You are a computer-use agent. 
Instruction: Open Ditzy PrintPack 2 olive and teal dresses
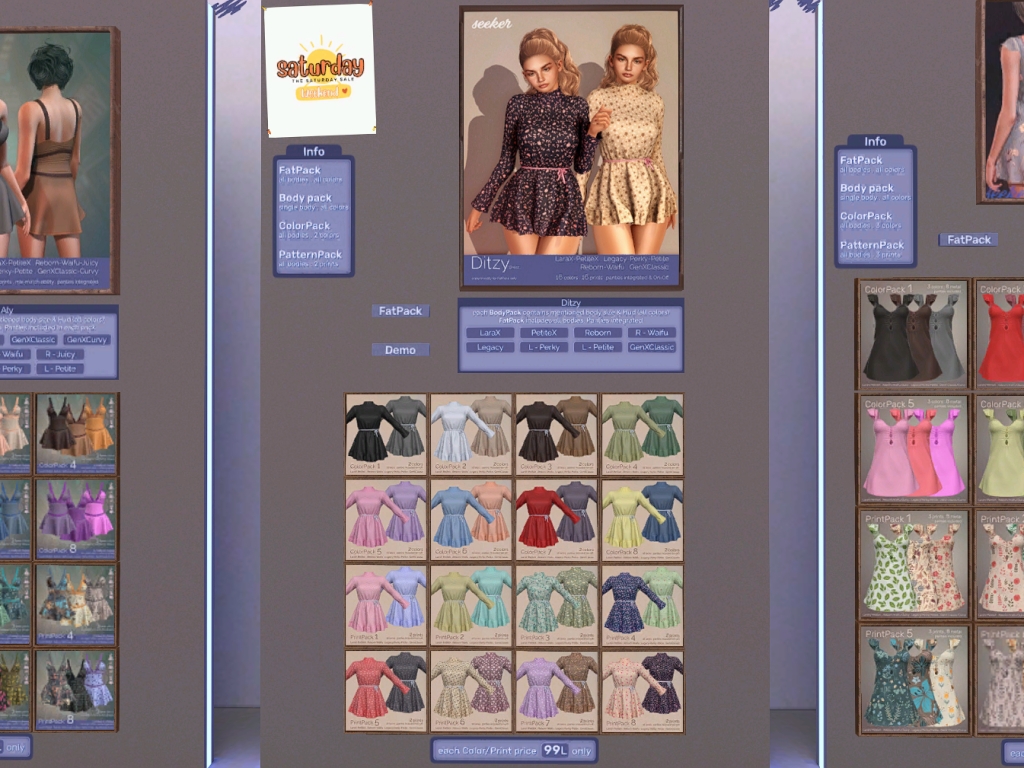(x=471, y=605)
